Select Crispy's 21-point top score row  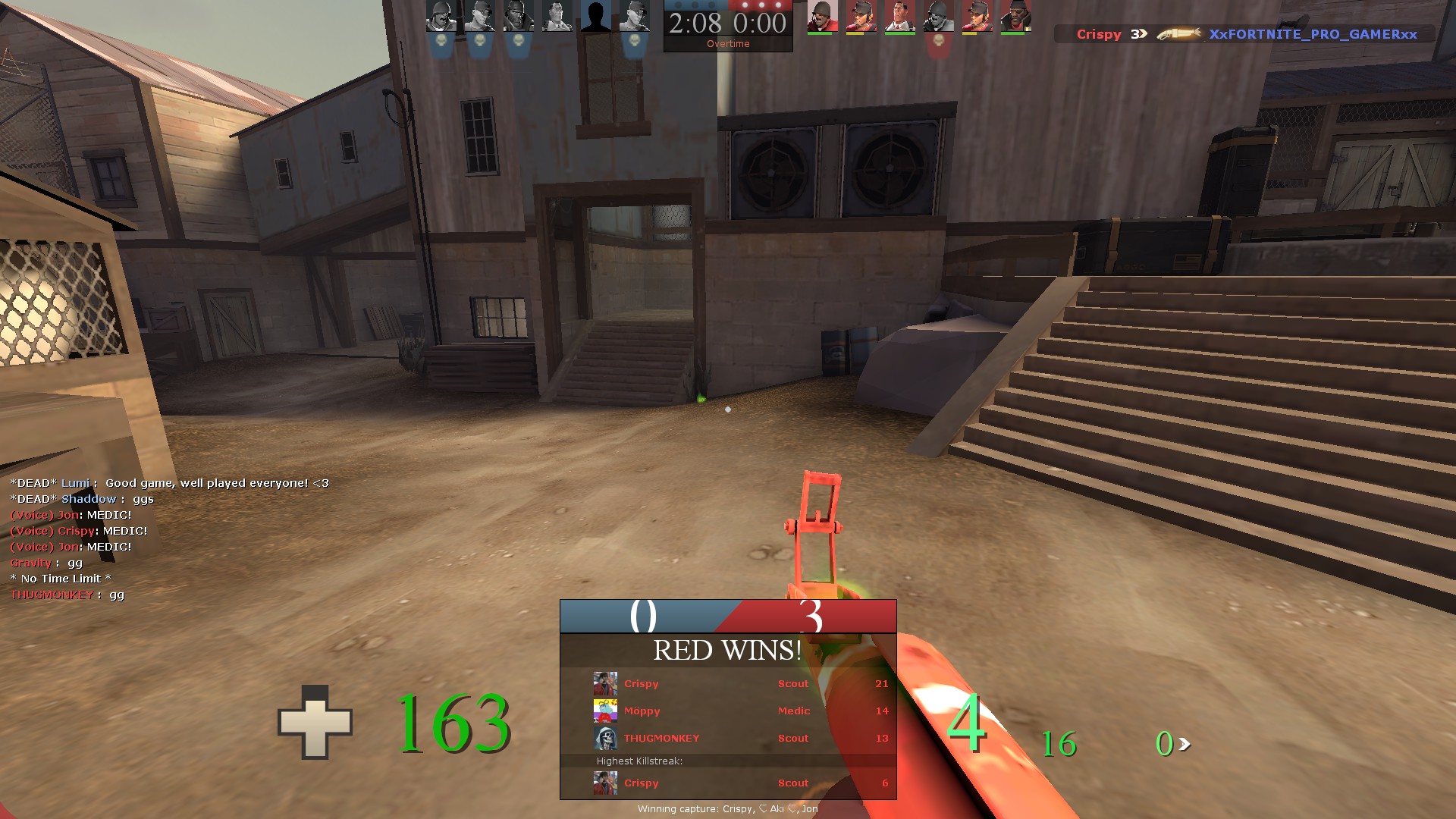[728, 684]
